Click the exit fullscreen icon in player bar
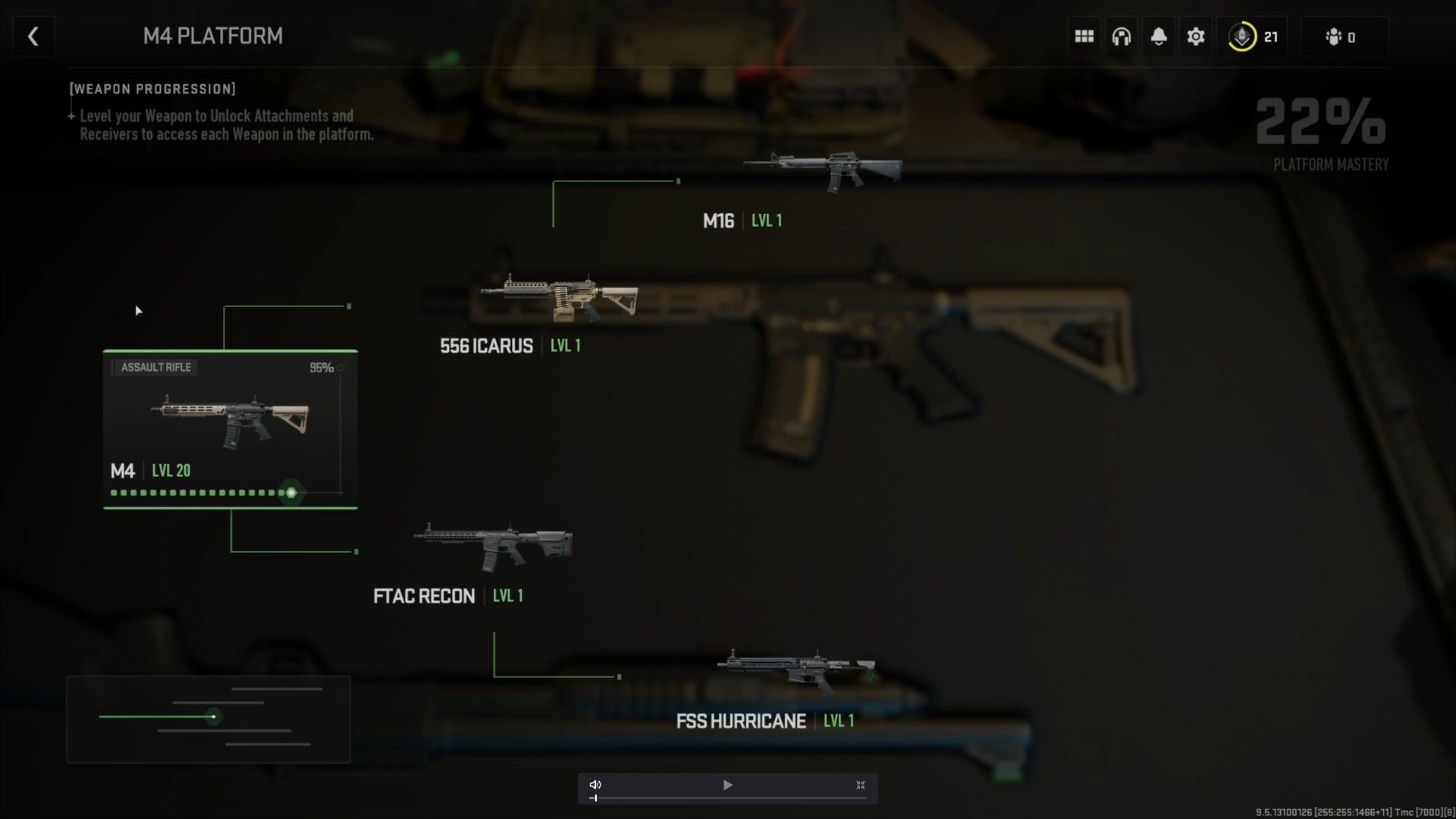 click(861, 785)
